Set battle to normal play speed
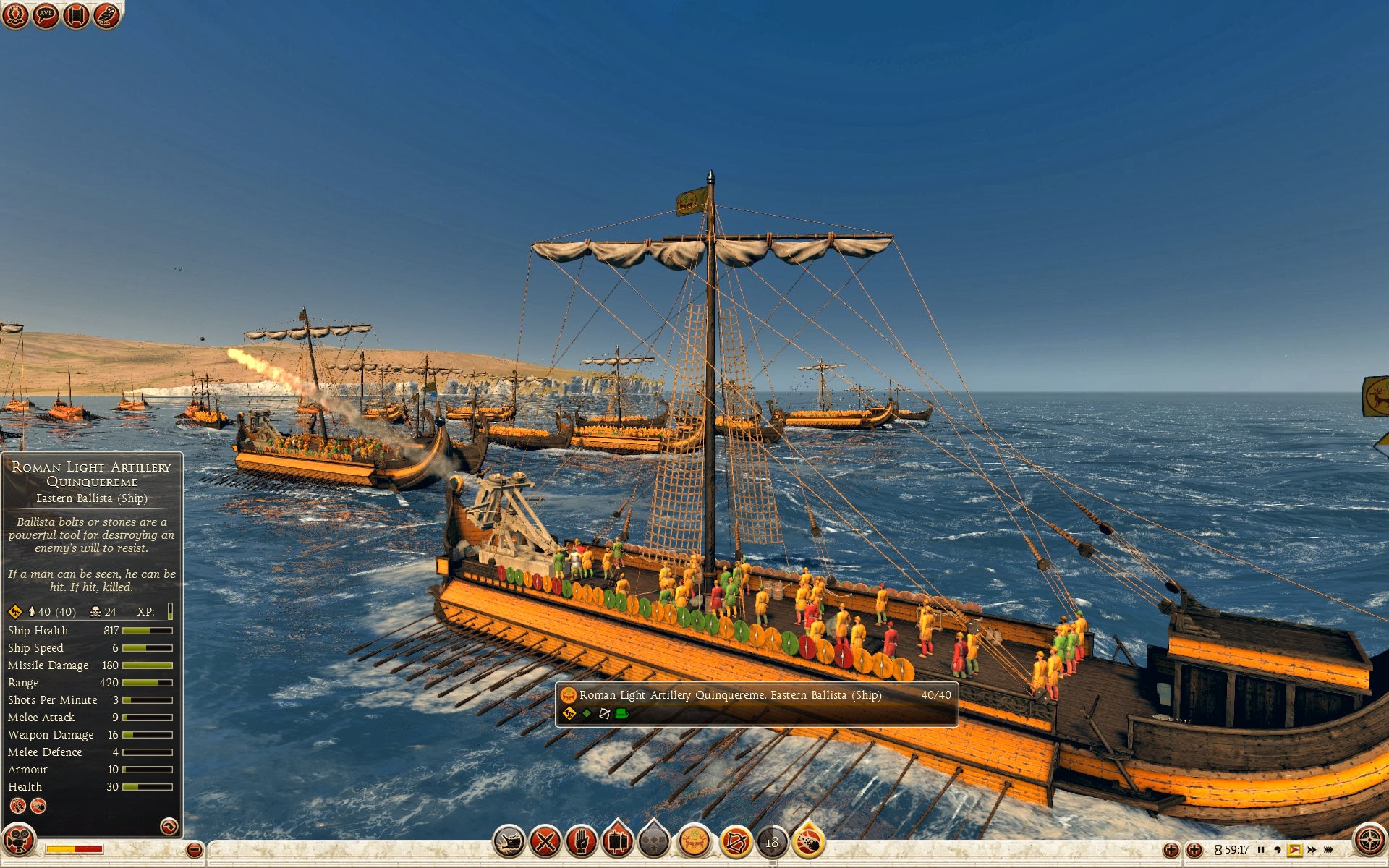The height and width of the screenshot is (868, 1389). click(1294, 850)
